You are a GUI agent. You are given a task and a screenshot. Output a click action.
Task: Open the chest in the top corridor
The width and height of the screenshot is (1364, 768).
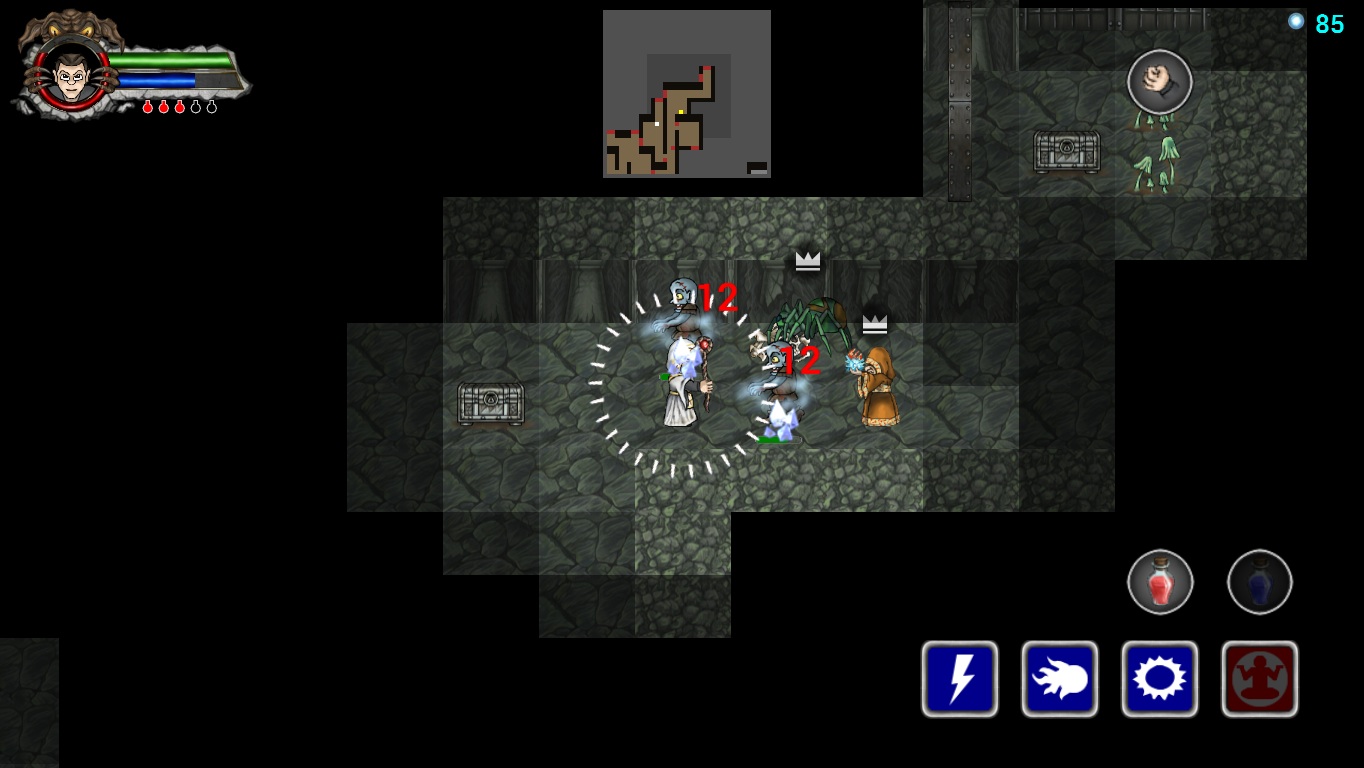(x=1066, y=151)
